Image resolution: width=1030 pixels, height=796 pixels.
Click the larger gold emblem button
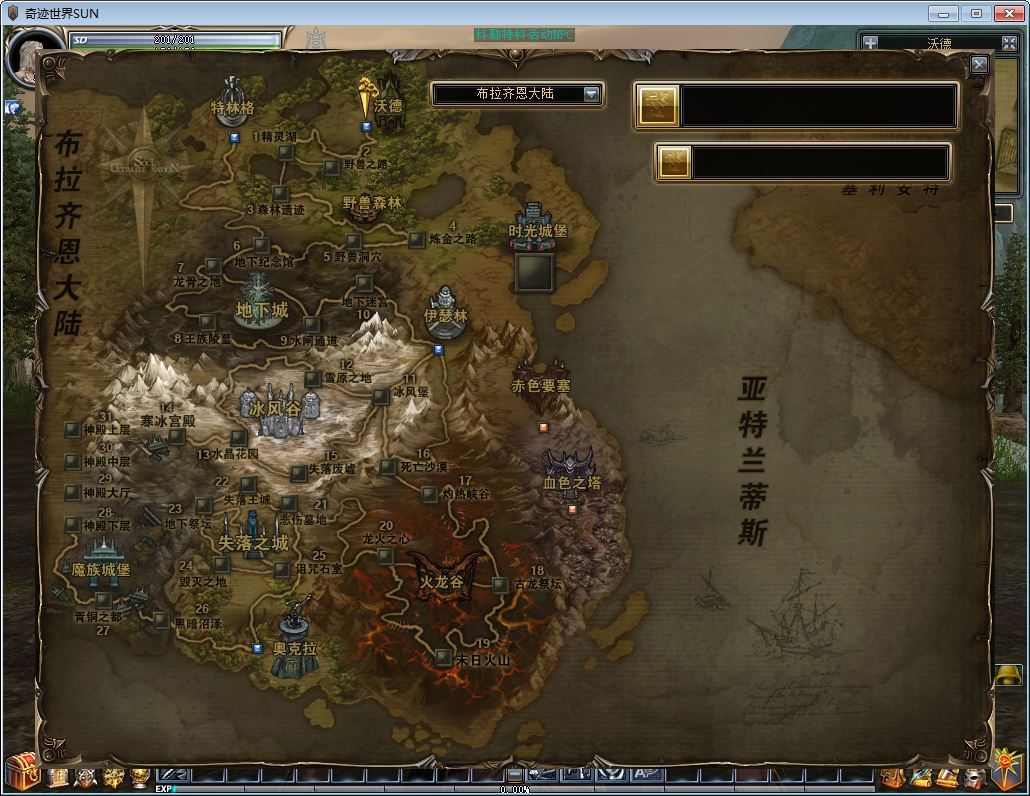(x=658, y=106)
